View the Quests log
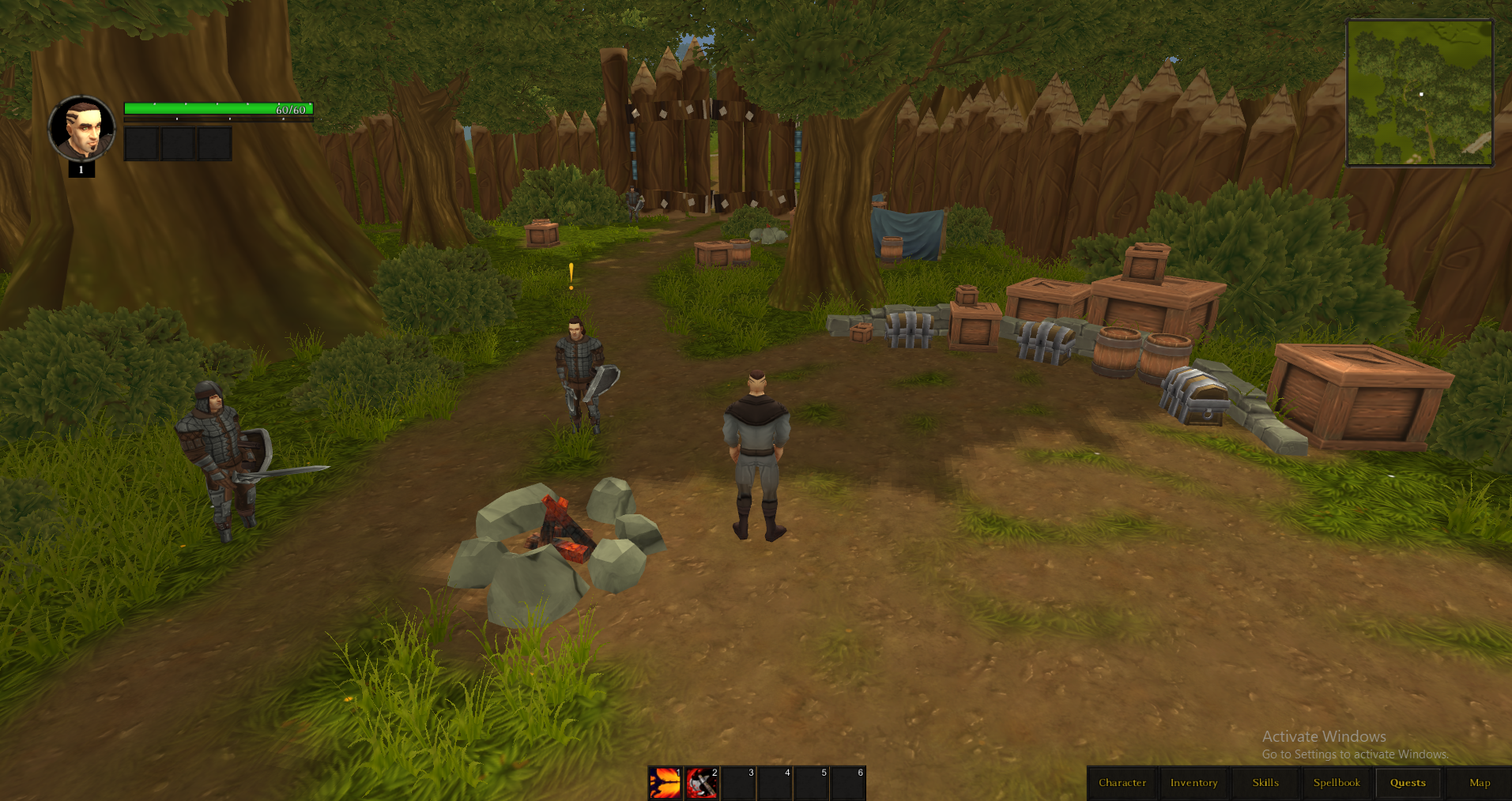This screenshot has height=801, width=1512. pos(1408,783)
